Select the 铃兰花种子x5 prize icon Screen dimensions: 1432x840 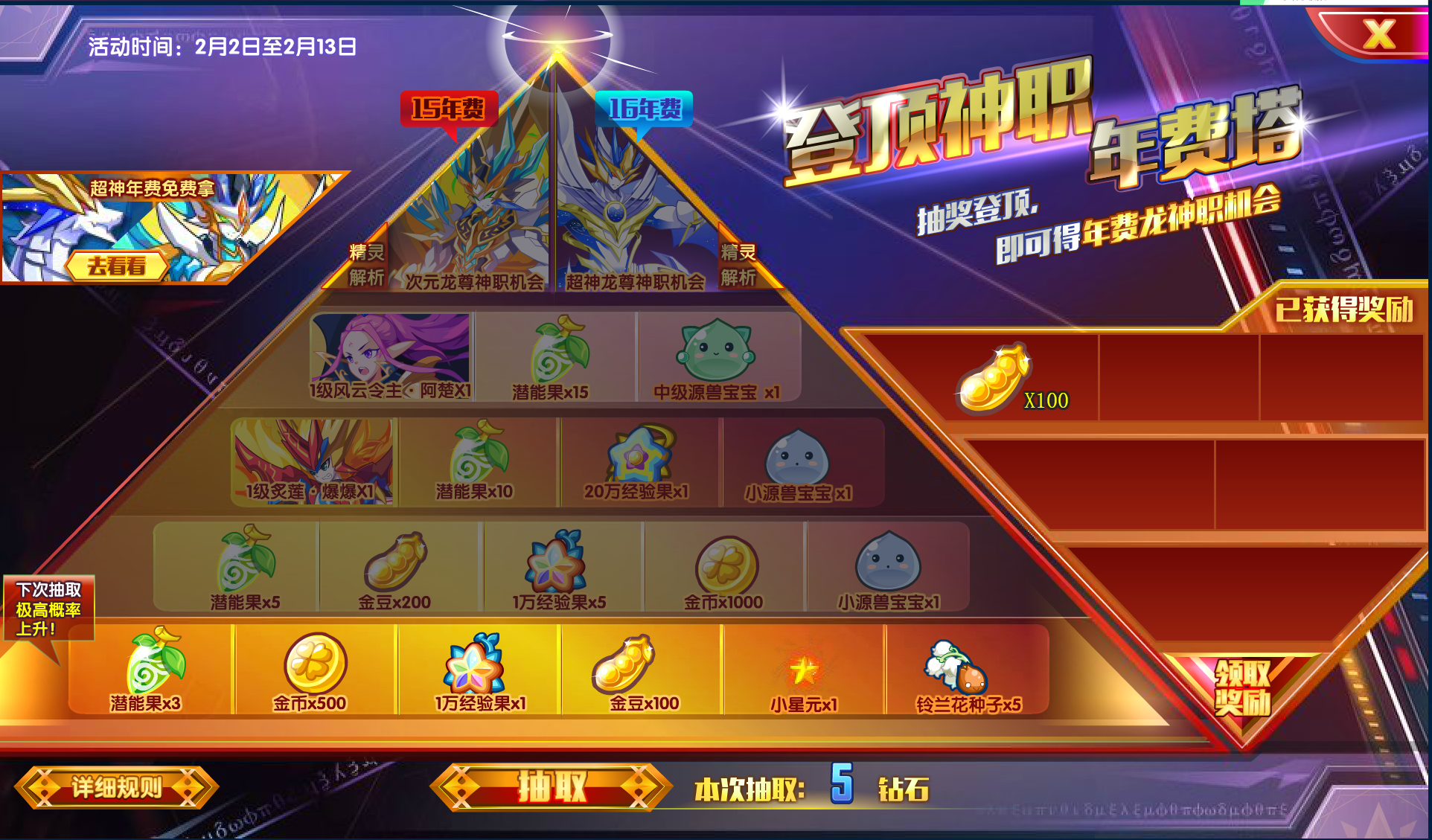tap(961, 668)
